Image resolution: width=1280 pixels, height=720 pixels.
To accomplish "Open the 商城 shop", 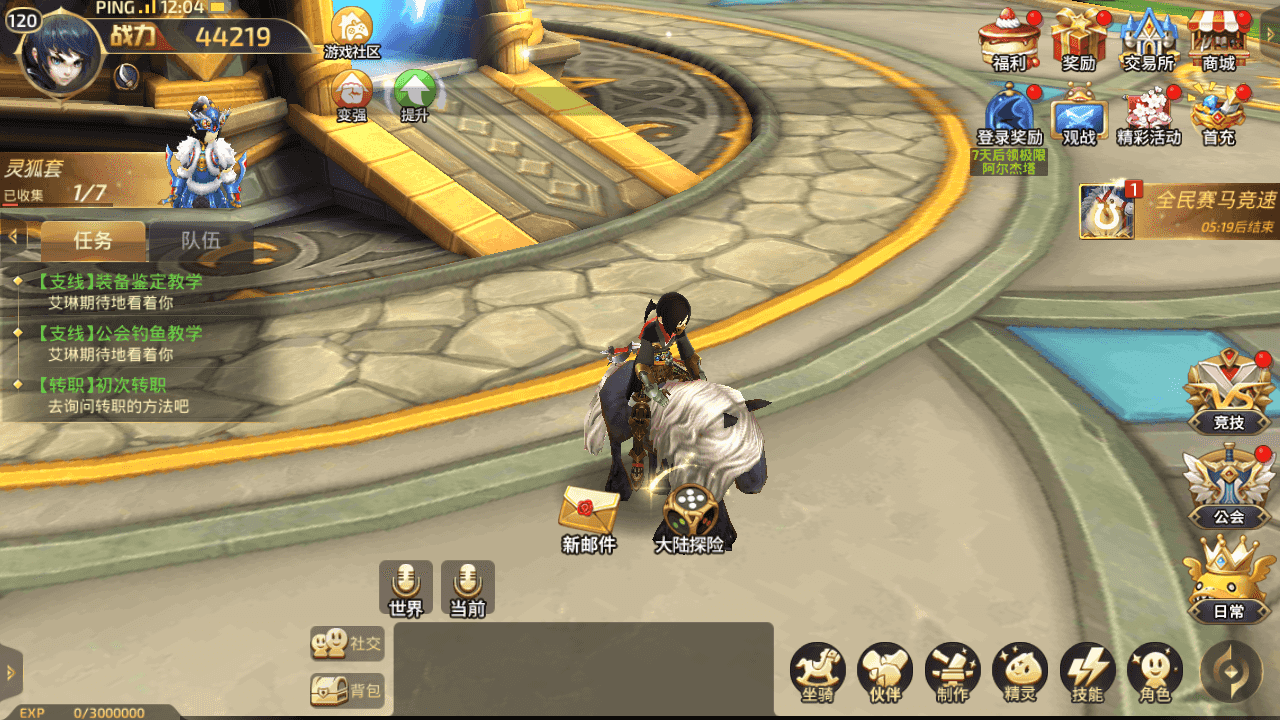I will [1218, 38].
